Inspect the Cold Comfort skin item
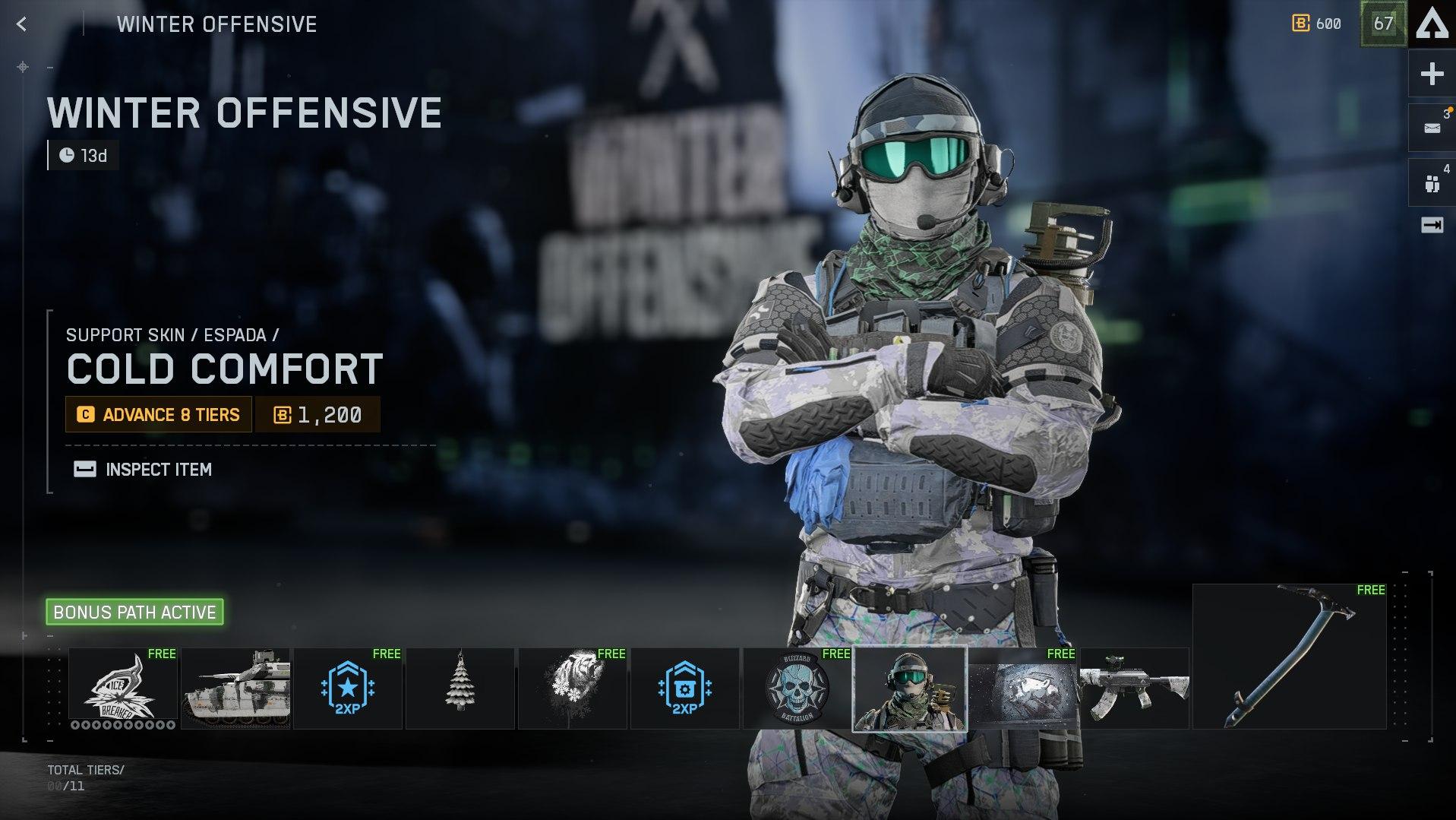This screenshot has width=1456, height=820. pyautogui.click(x=143, y=470)
